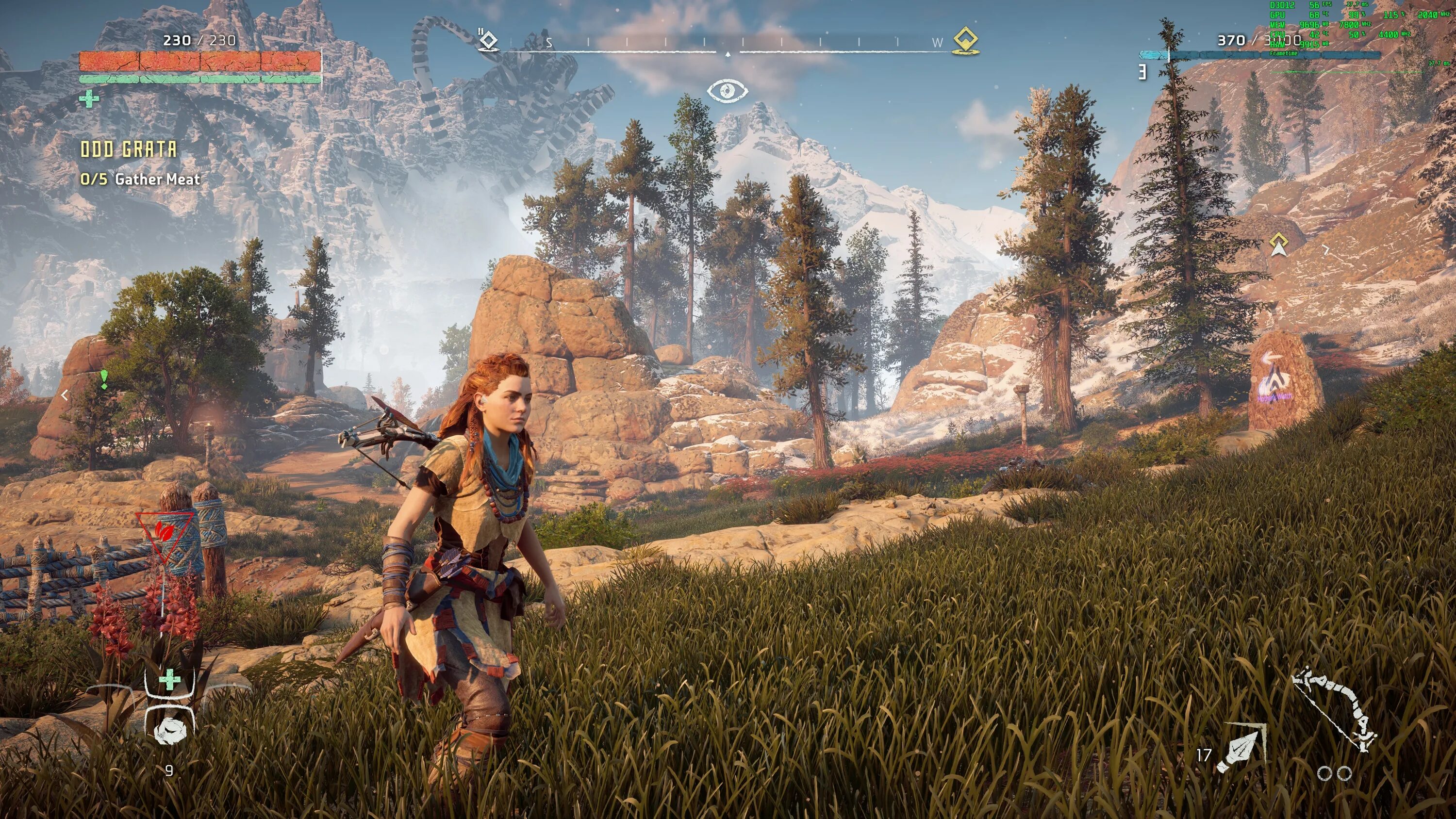Select the rock tool slot
Screen dimensions: 1456x819
coord(169,730)
